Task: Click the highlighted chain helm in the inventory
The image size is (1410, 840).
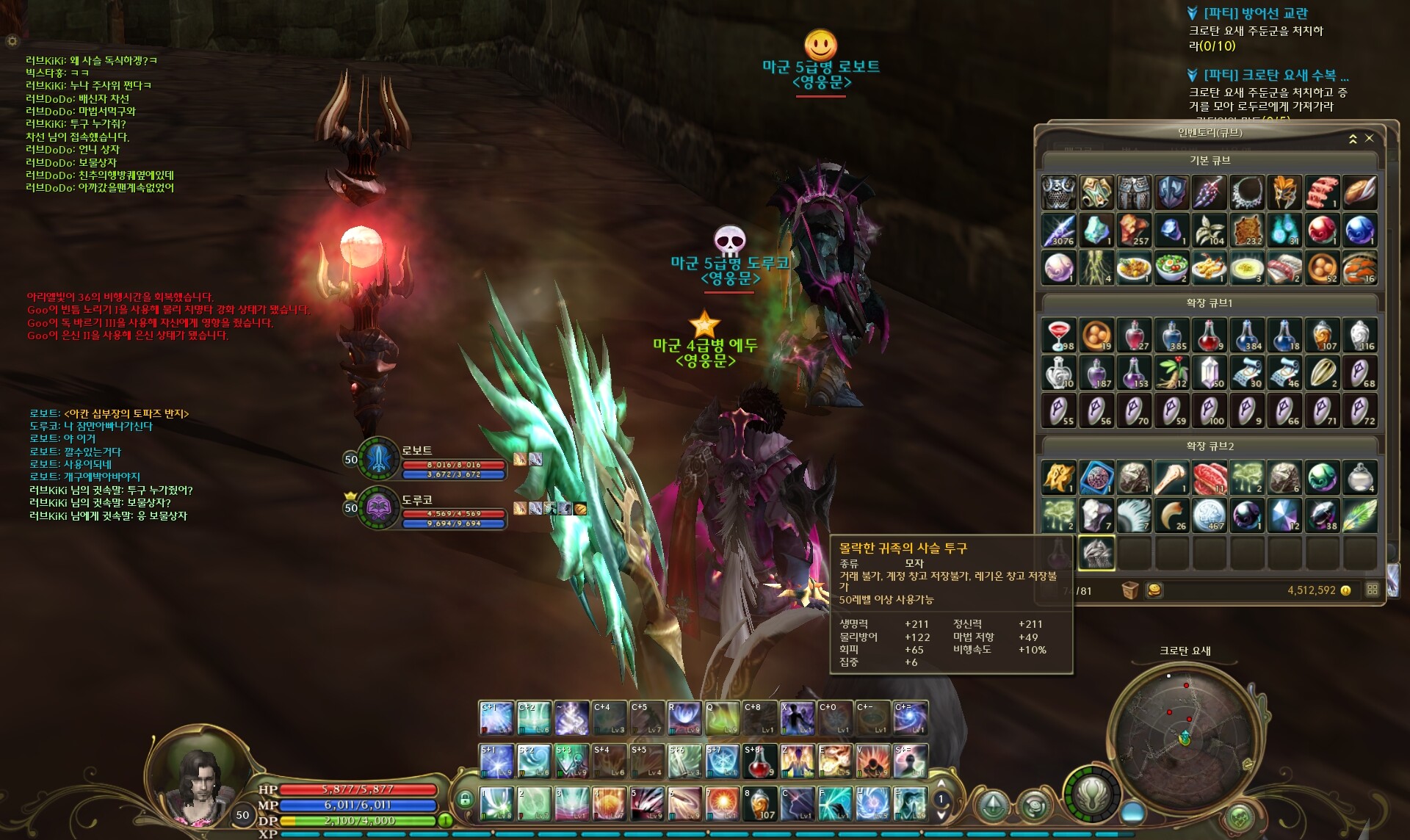Action: (x=1096, y=553)
